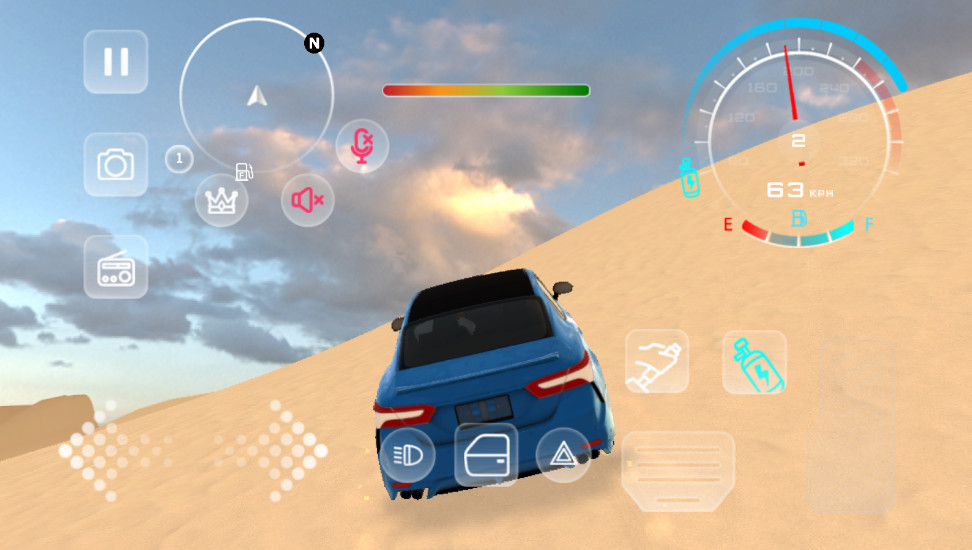Turn on the radio
972x550 pixels.
[116, 267]
